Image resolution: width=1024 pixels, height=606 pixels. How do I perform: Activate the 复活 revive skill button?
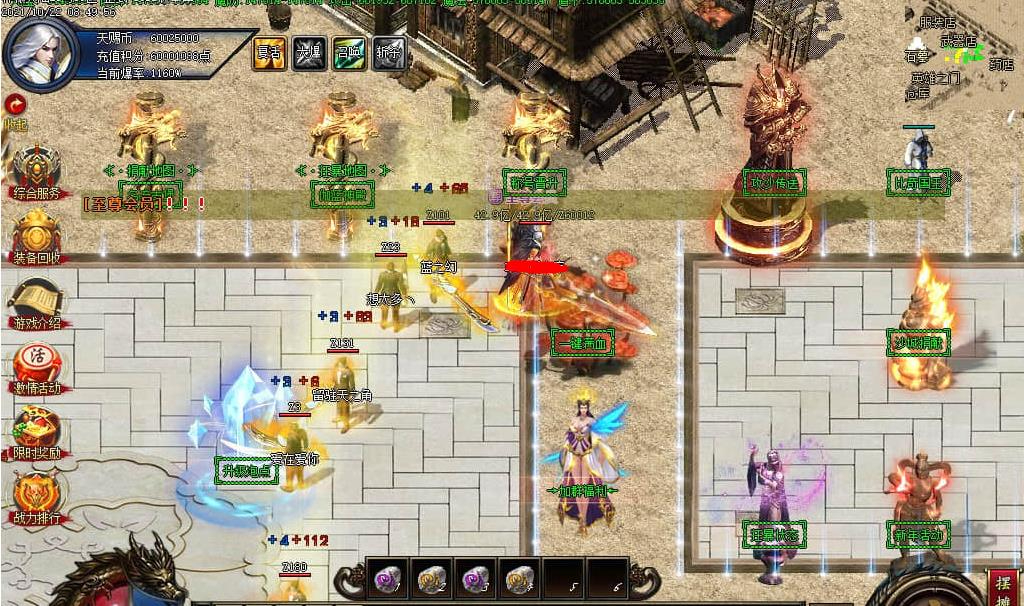click(x=267, y=54)
